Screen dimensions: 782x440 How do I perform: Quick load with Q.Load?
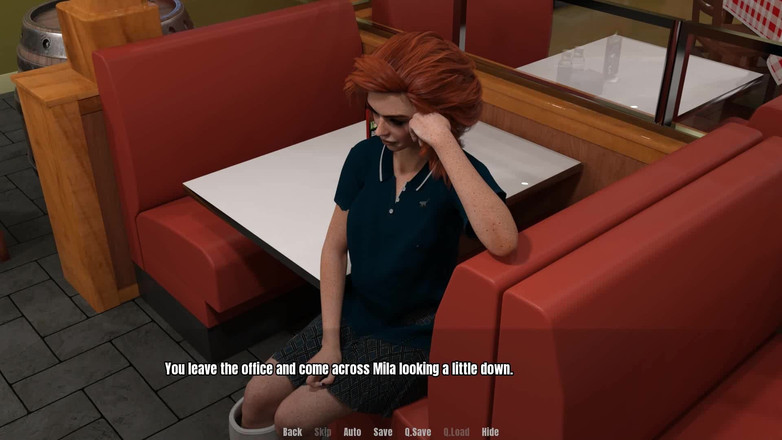tap(457, 432)
